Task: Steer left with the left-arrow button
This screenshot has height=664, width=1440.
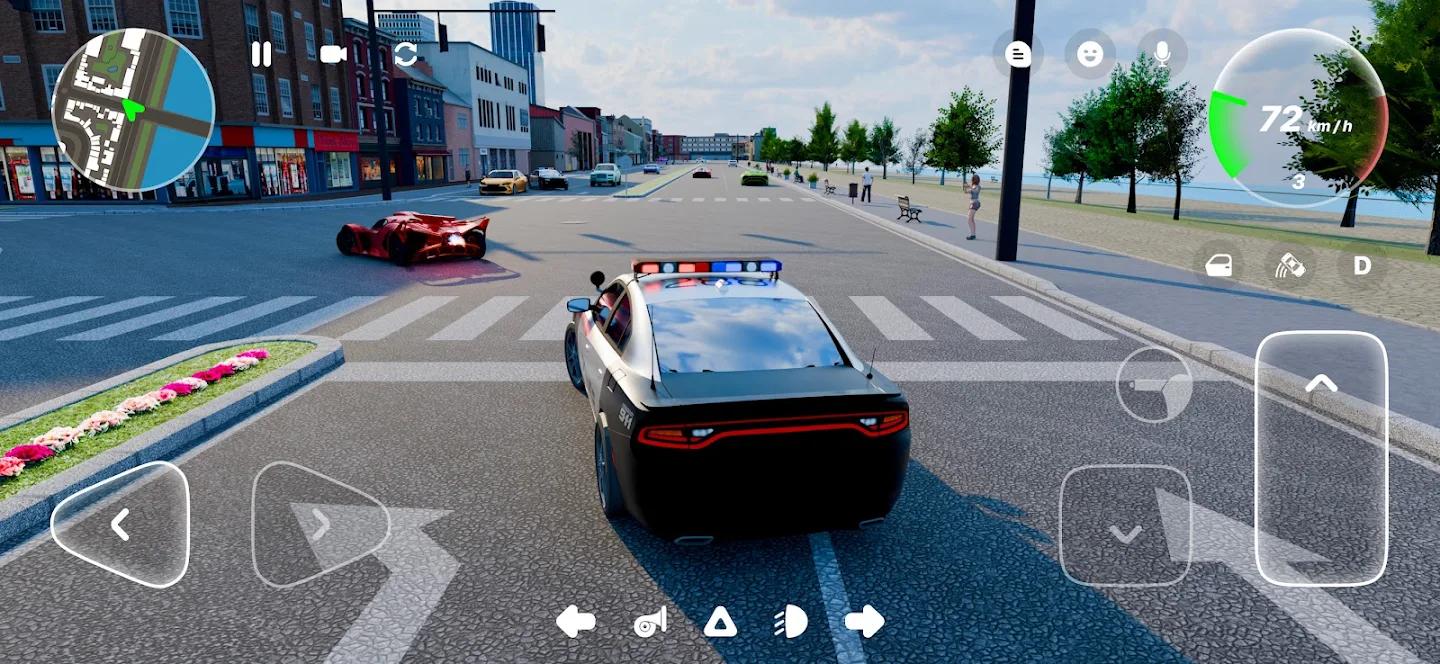Action: pos(120,524)
